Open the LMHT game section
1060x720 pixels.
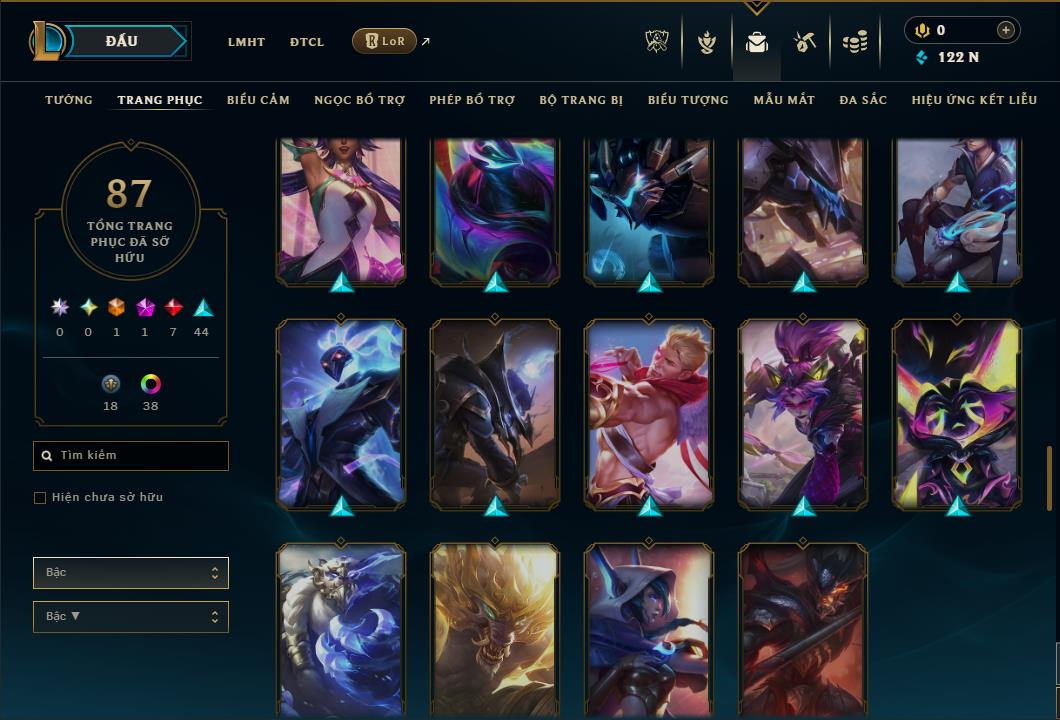click(x=246, y=42)
